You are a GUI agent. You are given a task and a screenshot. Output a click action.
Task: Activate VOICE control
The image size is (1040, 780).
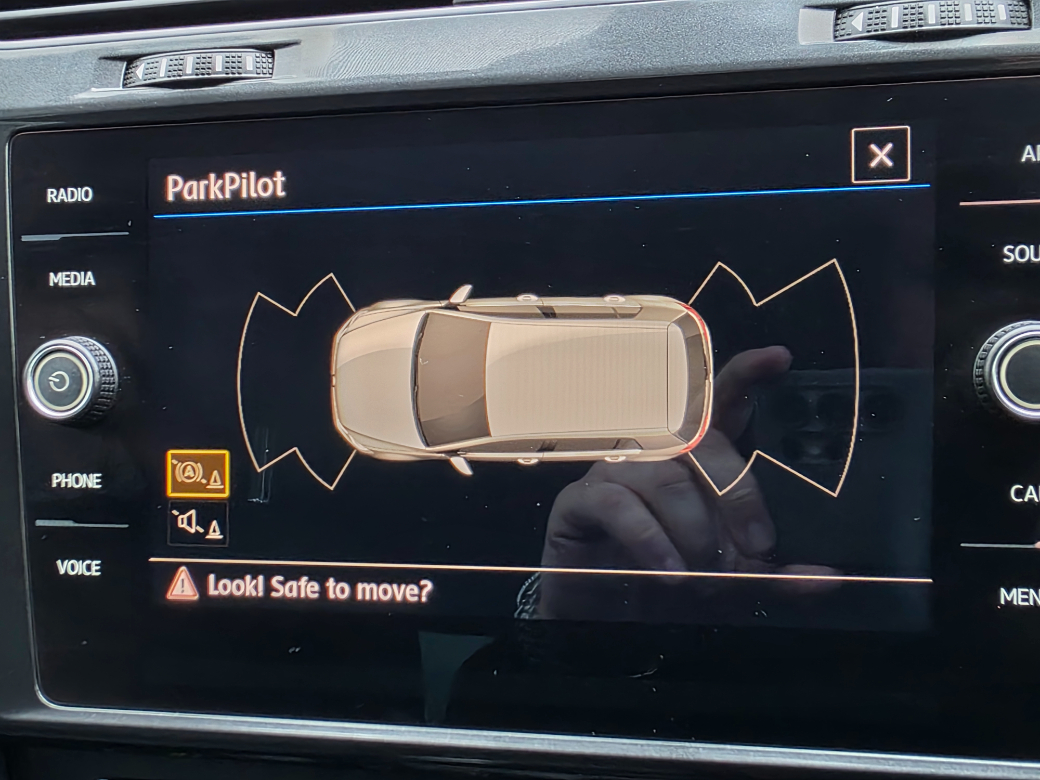[x=78, y=568]
